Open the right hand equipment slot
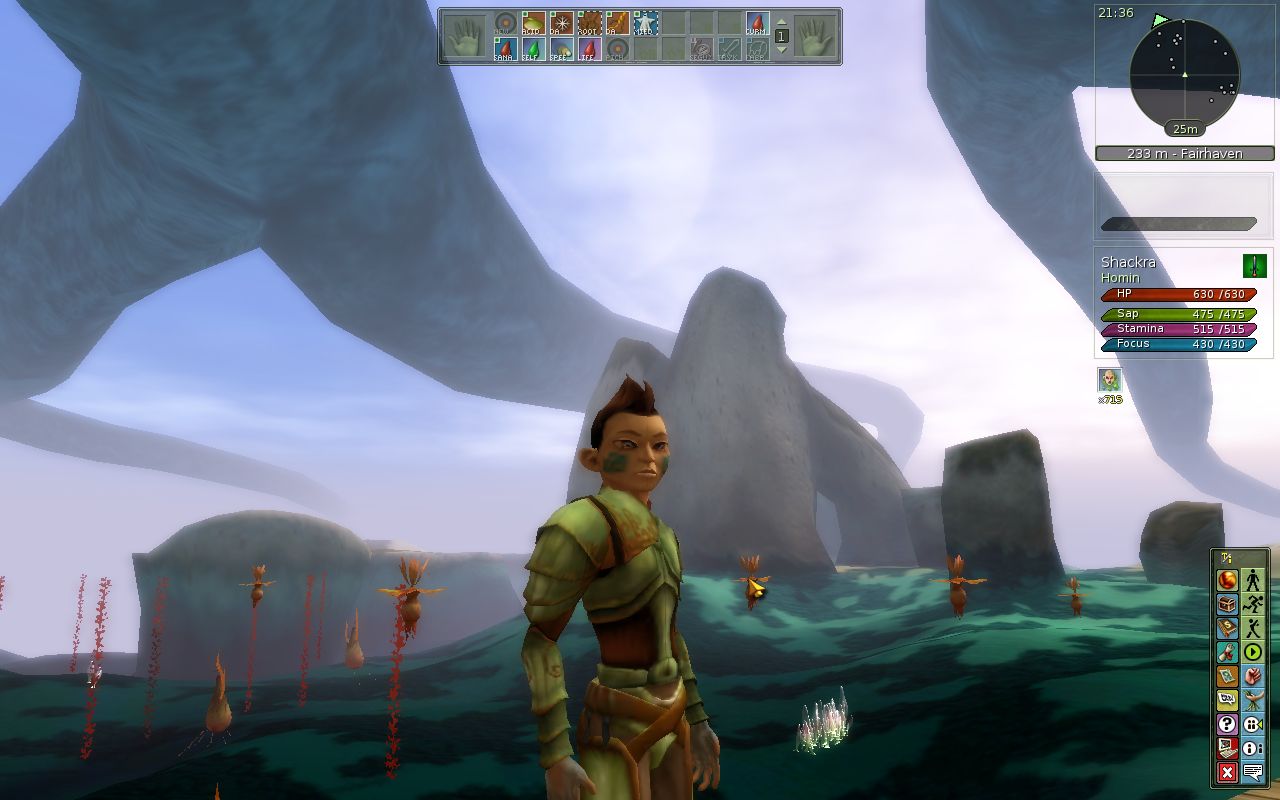The height and width of the screenshot is (800, 1280). (816, 36)
